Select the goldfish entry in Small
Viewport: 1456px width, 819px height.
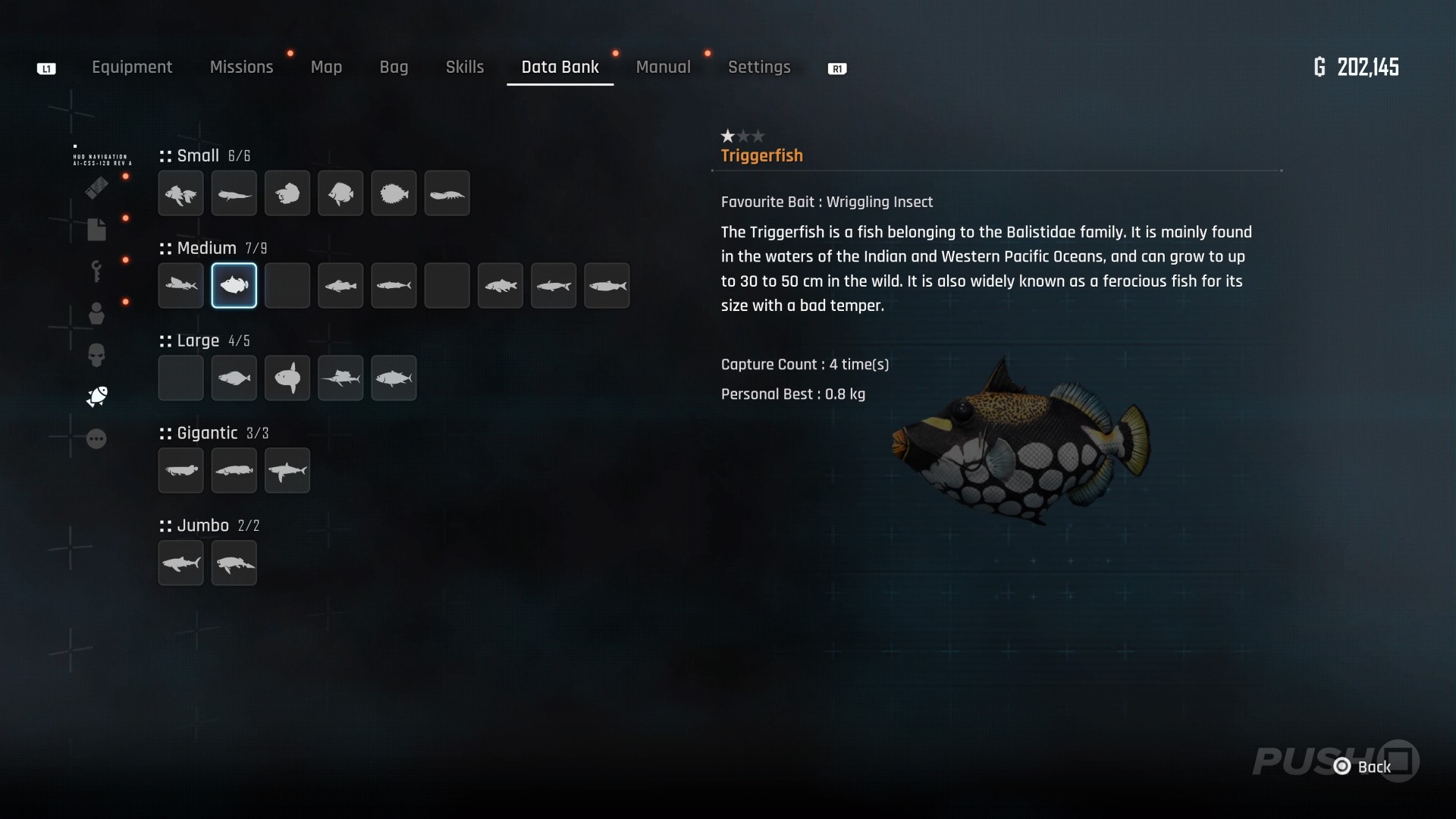[181, 193]
